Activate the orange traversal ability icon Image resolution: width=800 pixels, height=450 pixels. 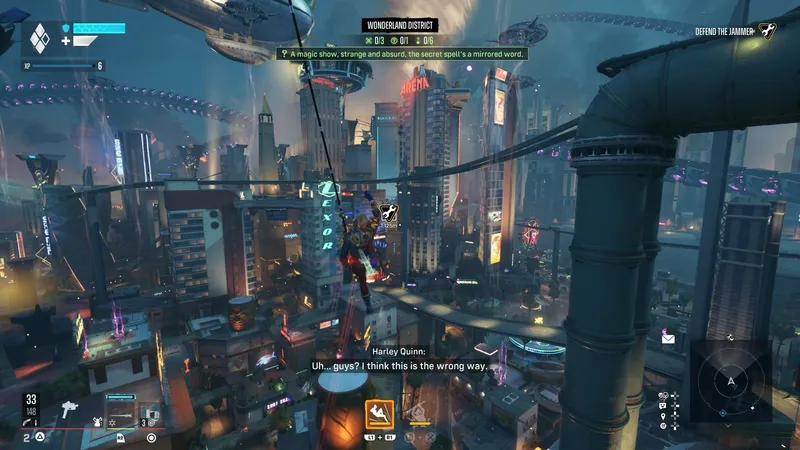coord(378,411)
